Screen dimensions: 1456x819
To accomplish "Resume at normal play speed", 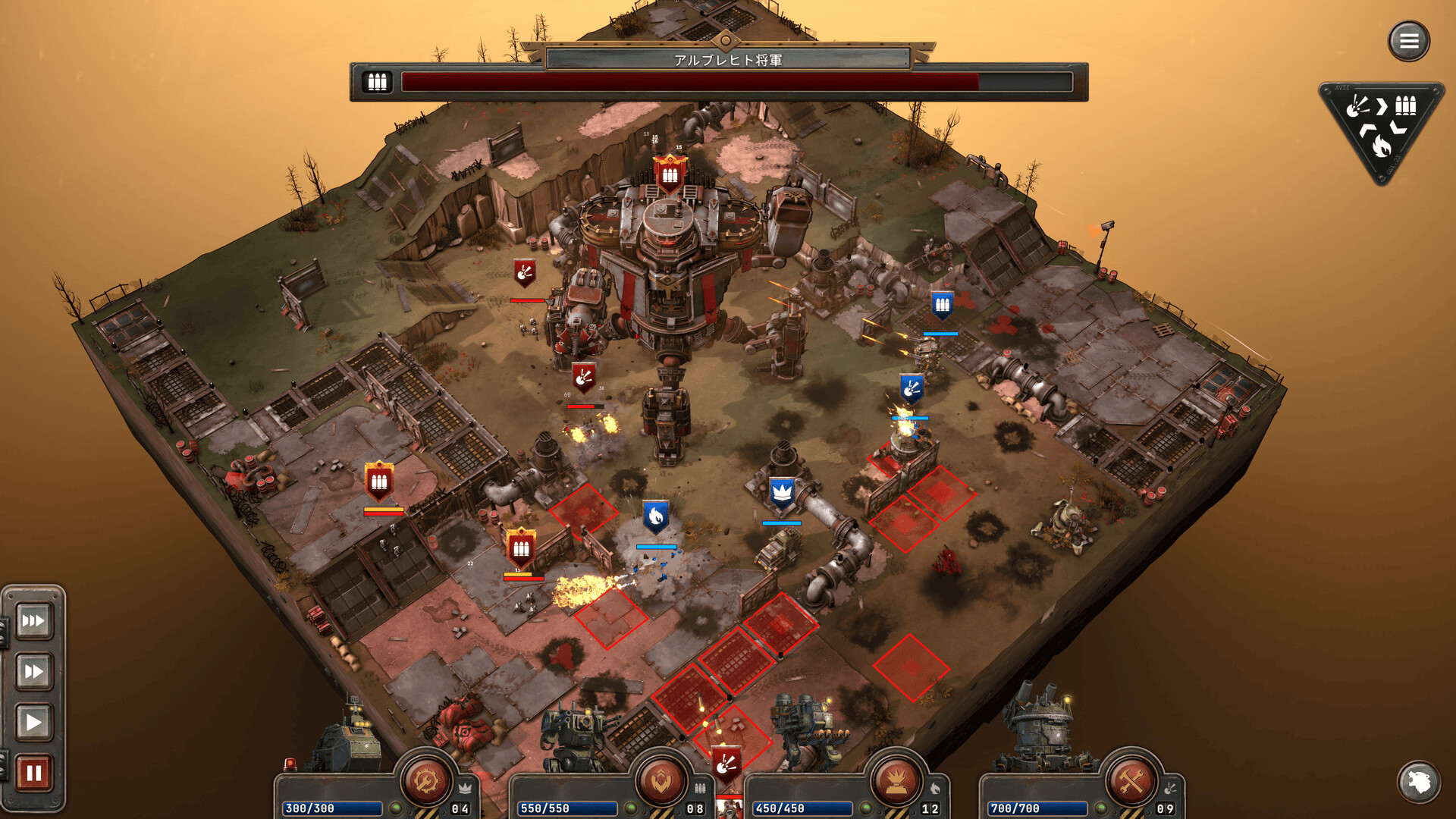I will (x=33, y=722).
